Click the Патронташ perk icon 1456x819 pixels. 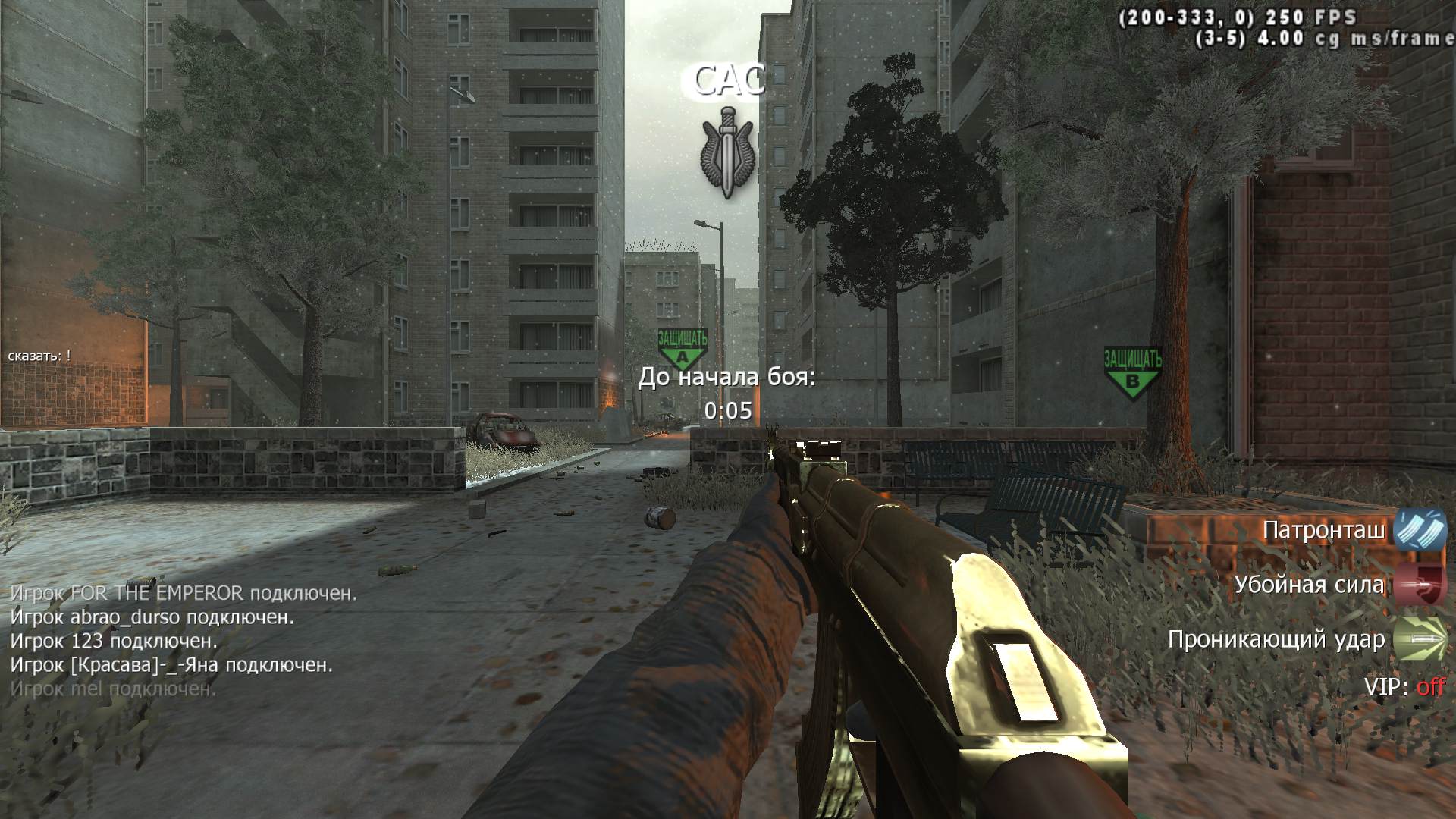tap(1420, 529)
